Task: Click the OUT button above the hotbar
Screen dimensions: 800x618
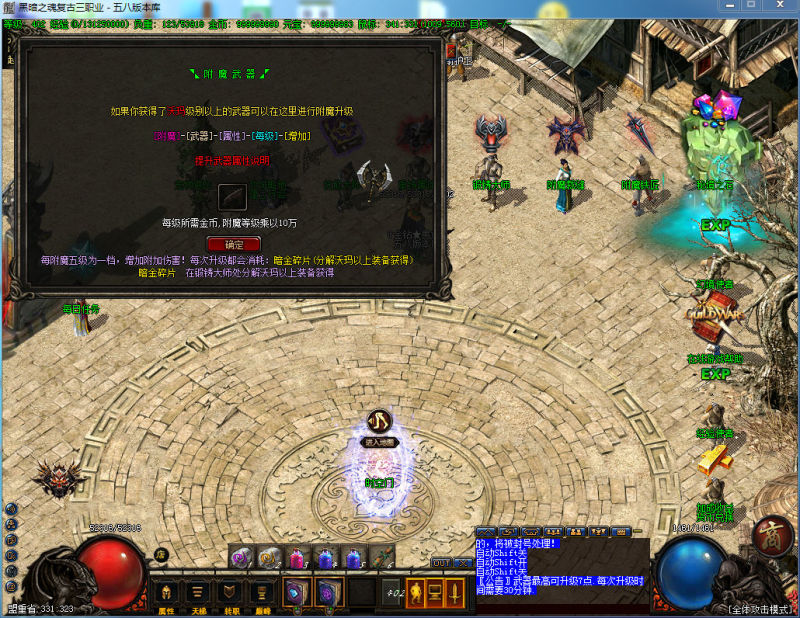Action: point(441,563)
